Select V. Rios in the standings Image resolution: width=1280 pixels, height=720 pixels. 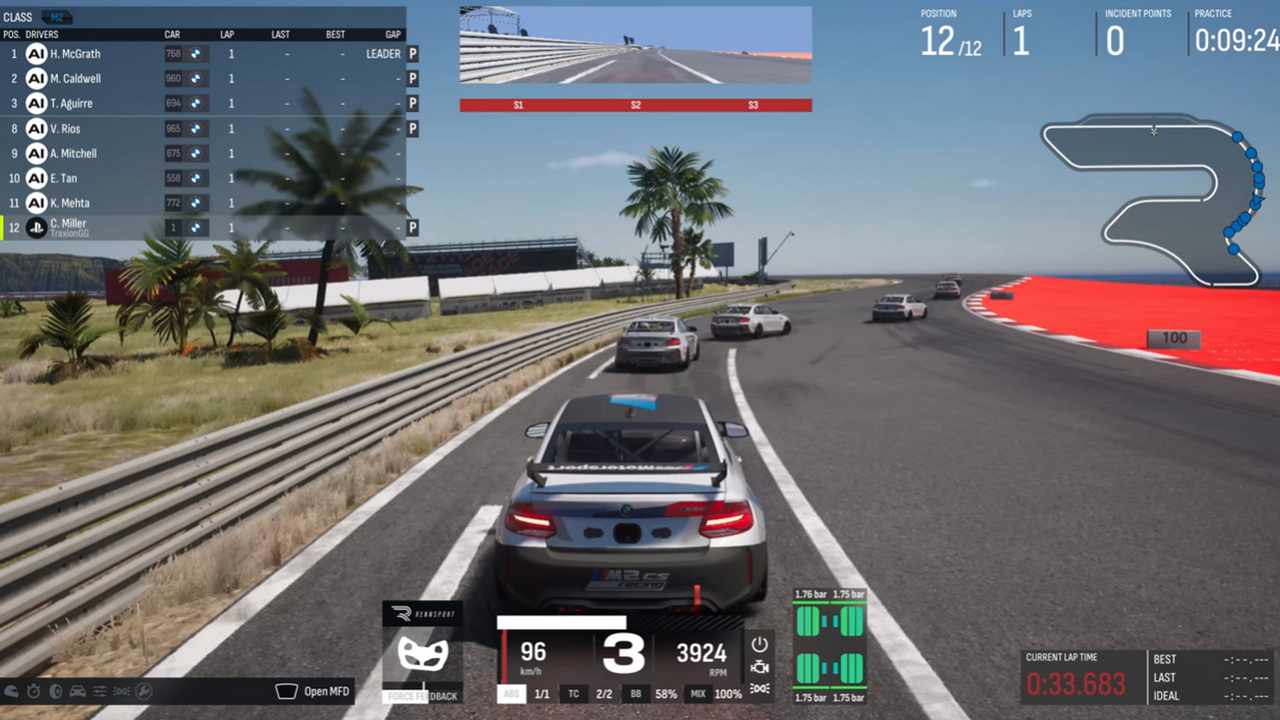coord(66,129)
